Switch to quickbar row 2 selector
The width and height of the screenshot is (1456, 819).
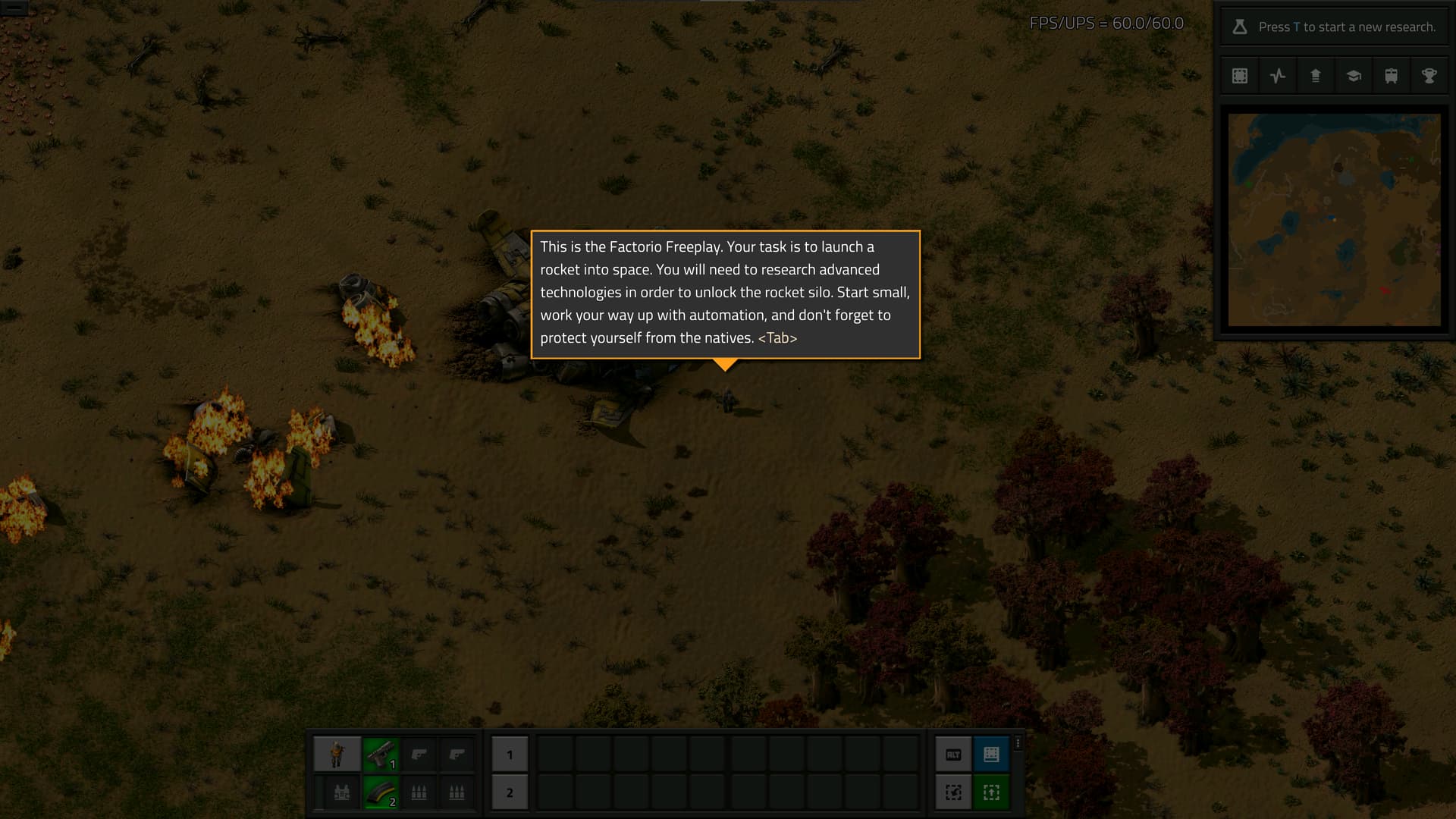[510, 793]
